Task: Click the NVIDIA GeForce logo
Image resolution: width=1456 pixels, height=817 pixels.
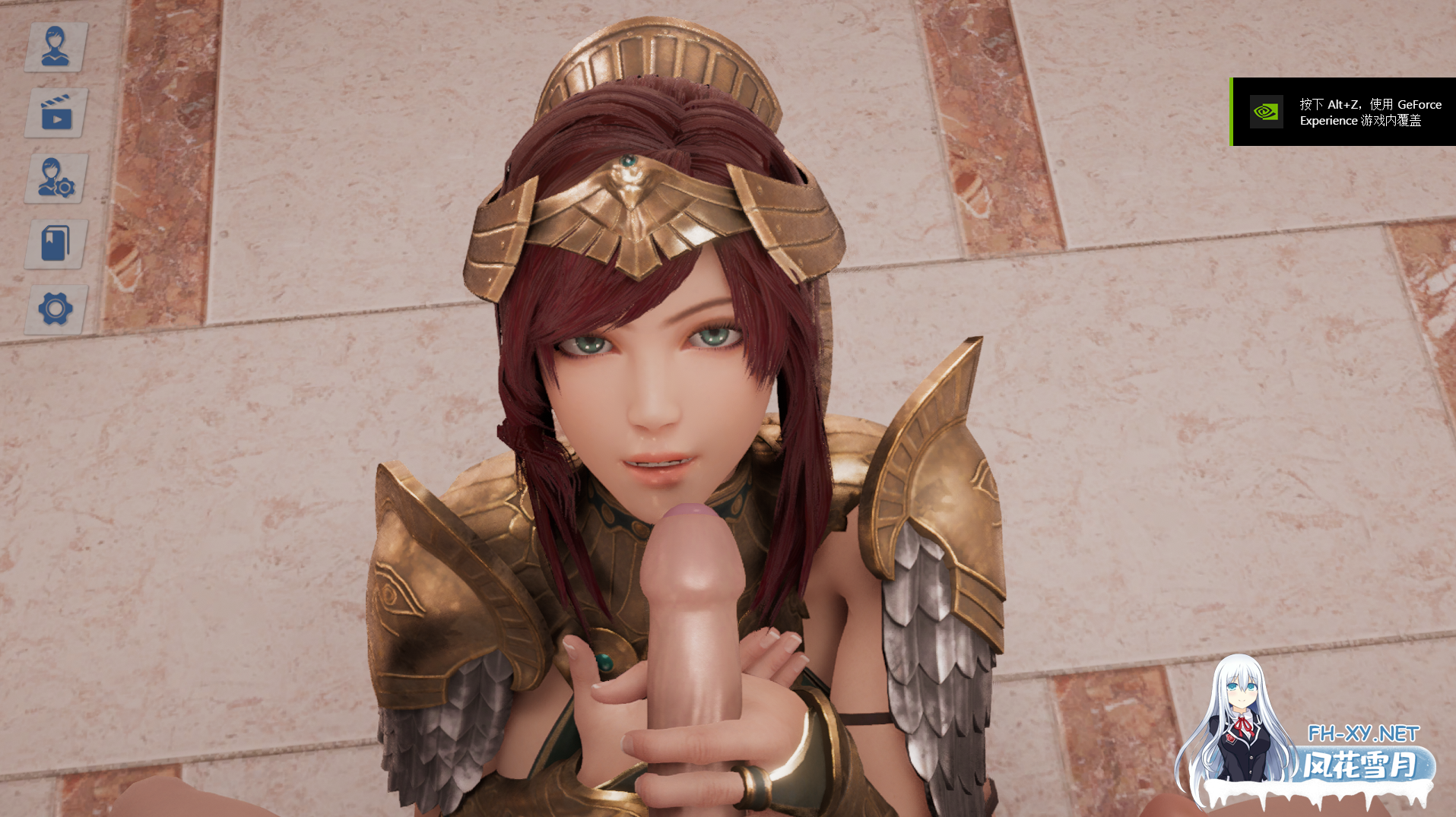Action: coord(1264,113)
